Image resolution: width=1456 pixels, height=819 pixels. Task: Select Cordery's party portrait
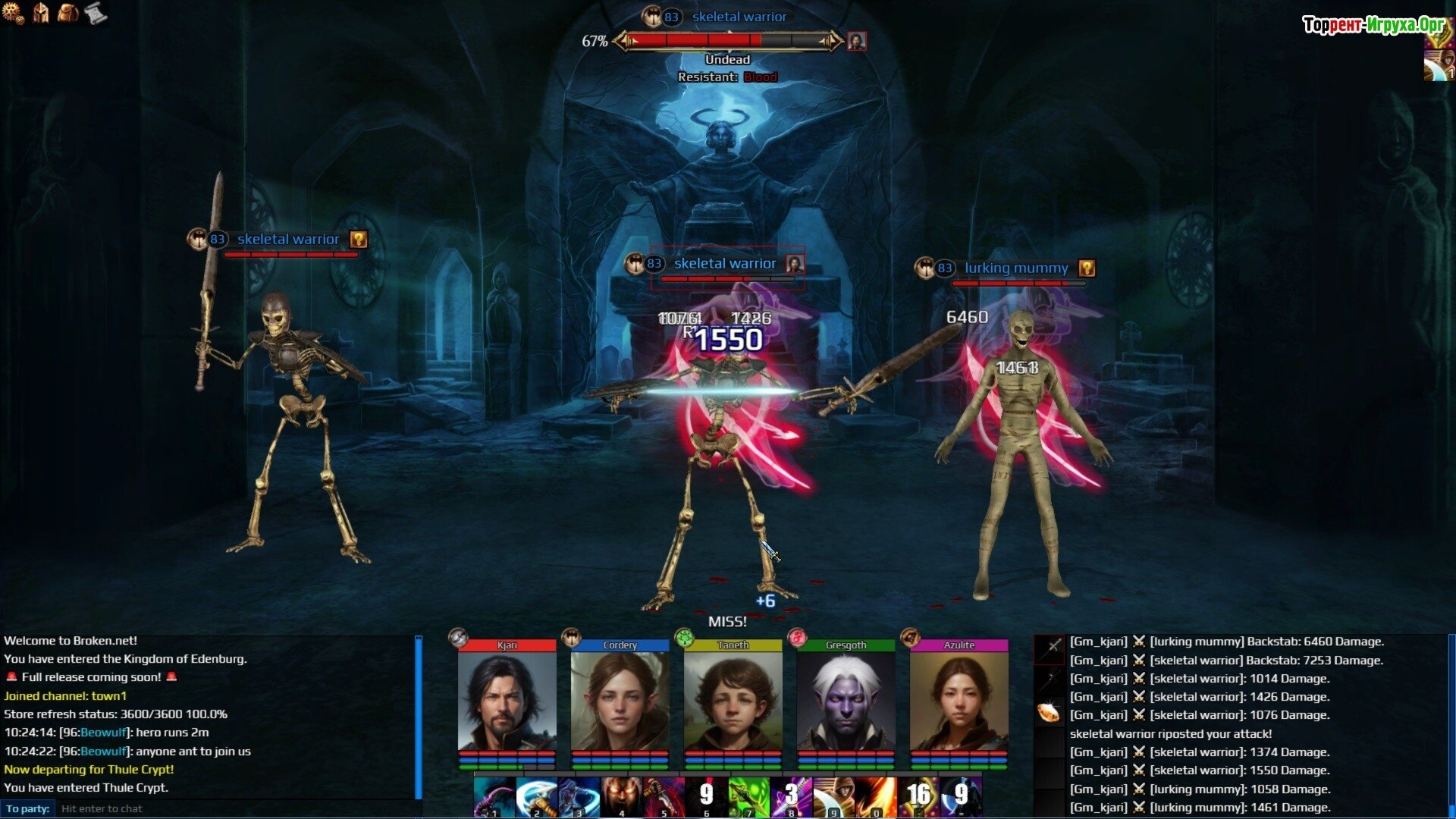[x=620, y=701]
